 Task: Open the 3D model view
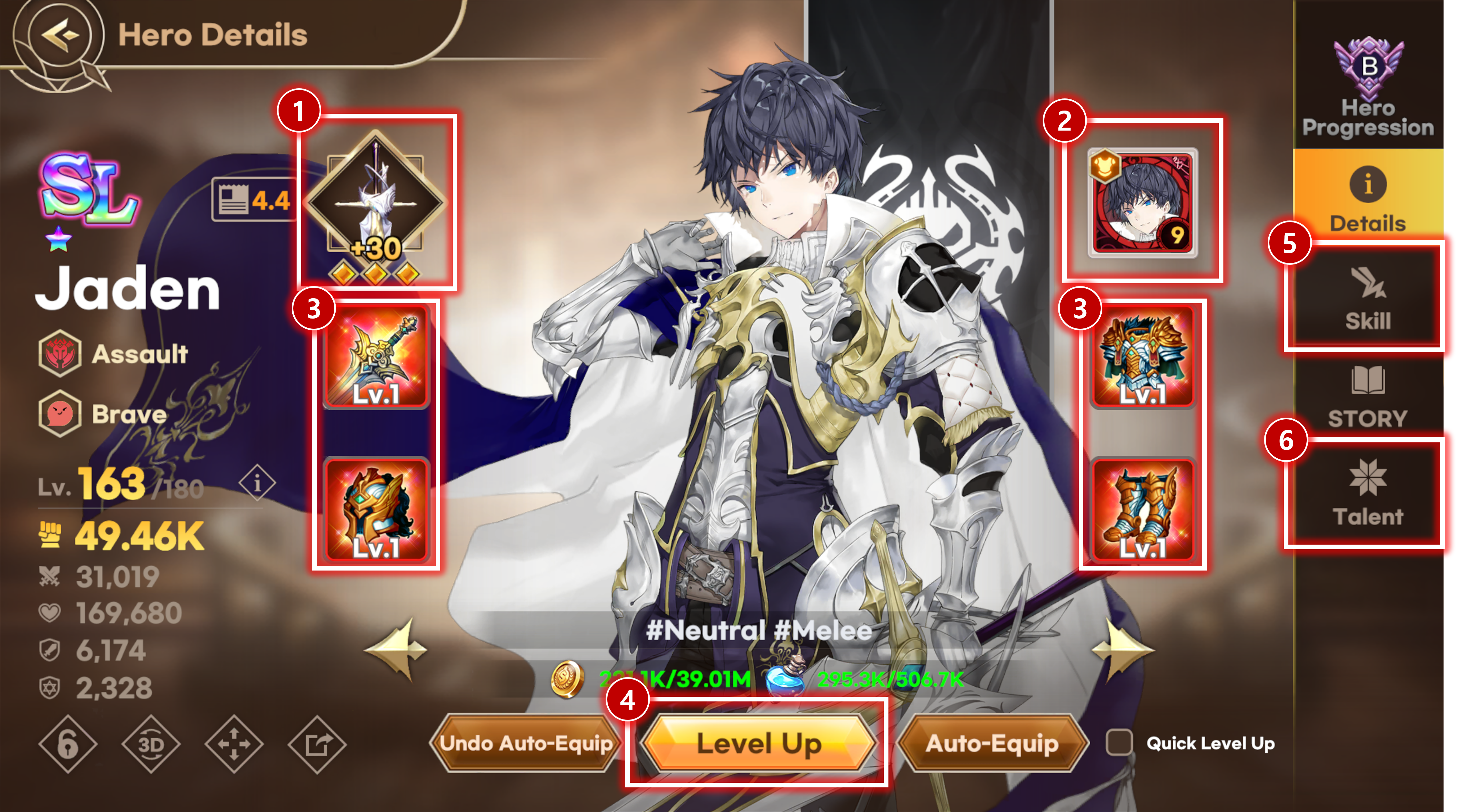[x=151, y=744]
